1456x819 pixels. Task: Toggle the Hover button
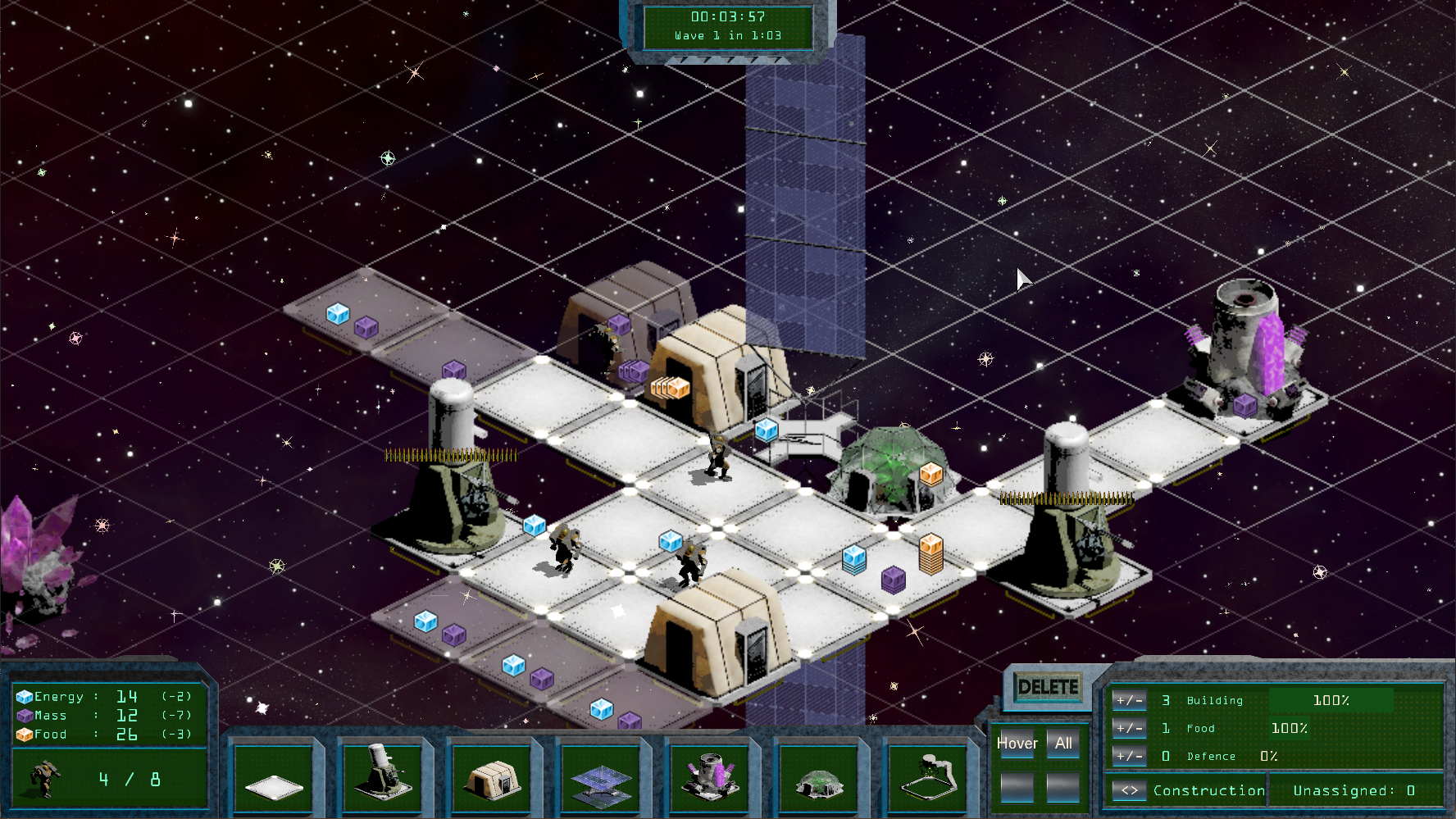click(1017, 744)
